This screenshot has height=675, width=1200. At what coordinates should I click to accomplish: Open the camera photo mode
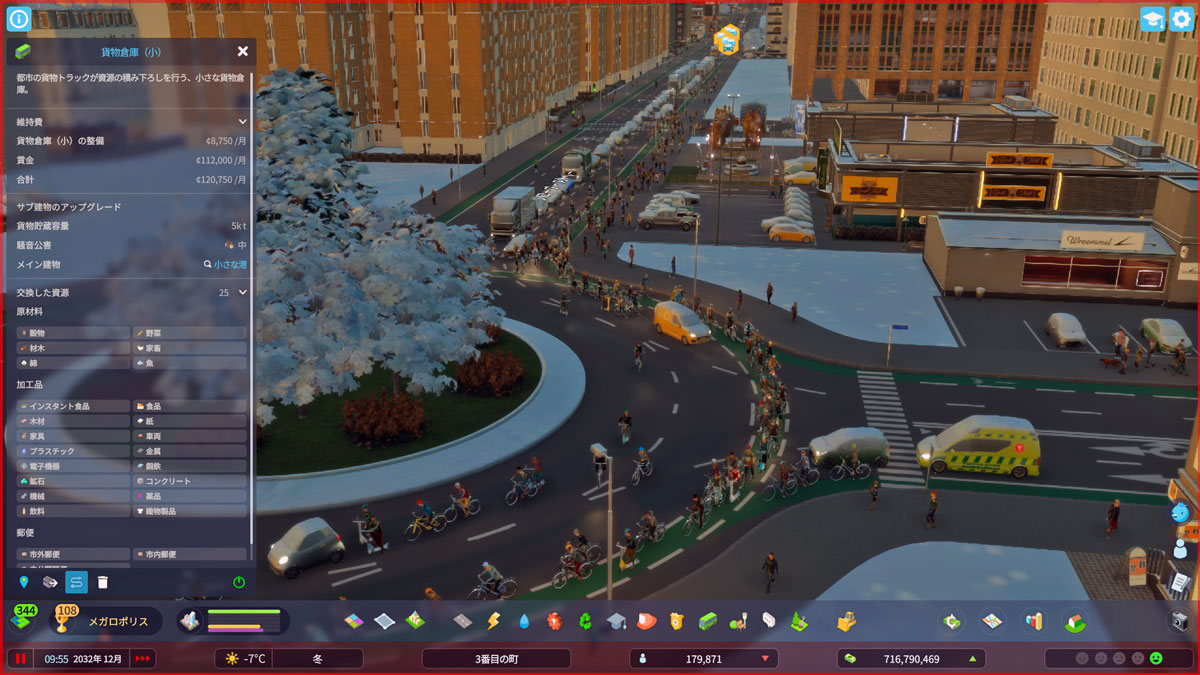[1180, 621]
